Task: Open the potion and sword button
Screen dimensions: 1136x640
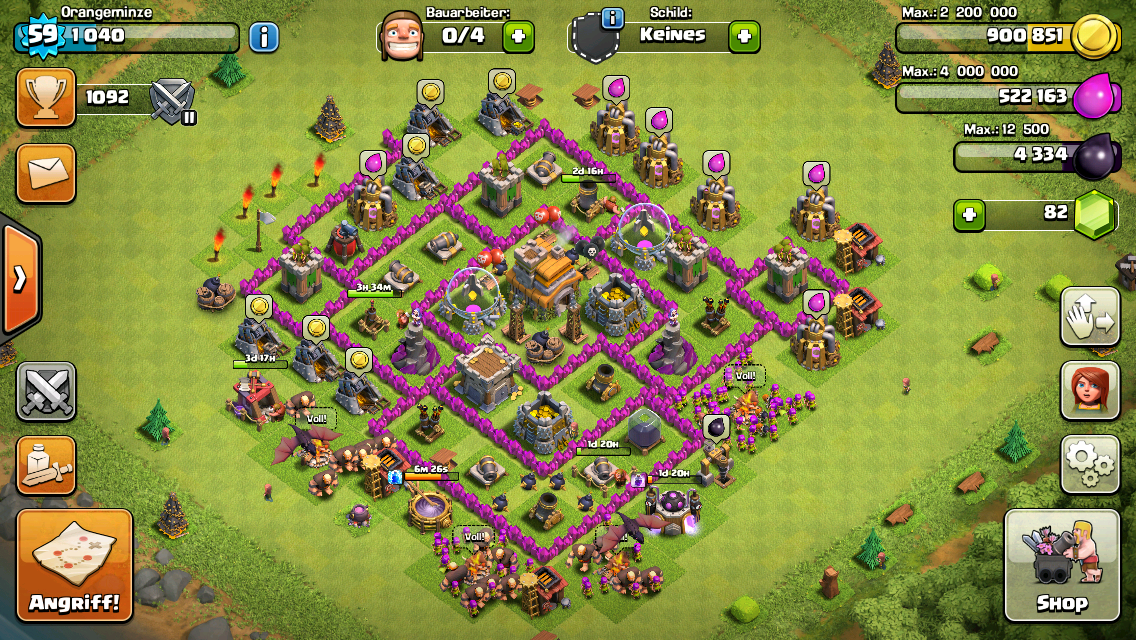Action: click(45, 465)
